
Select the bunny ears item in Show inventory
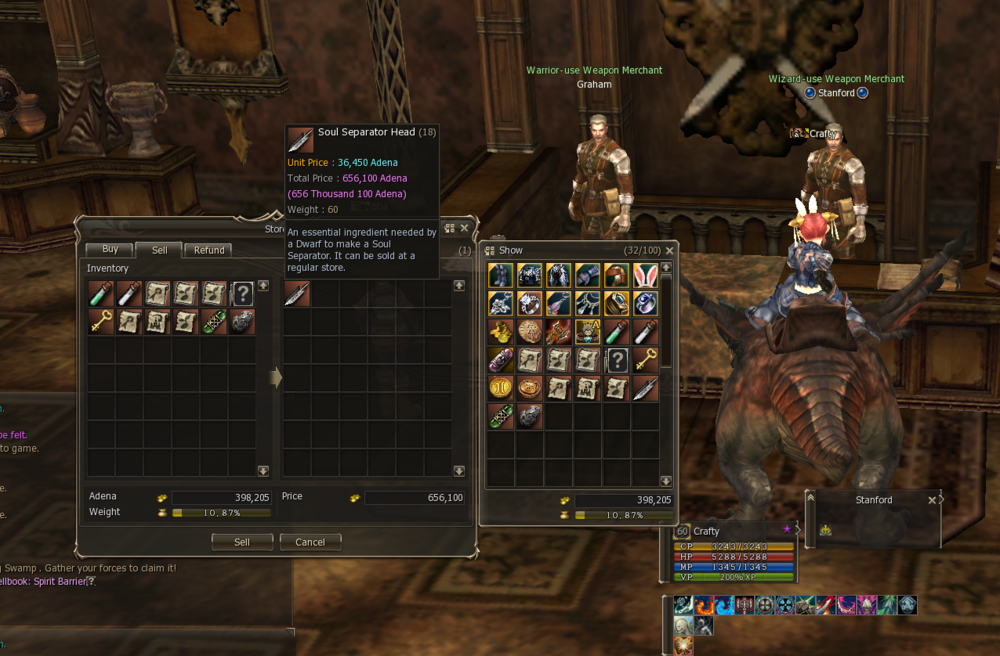point(645,275)
